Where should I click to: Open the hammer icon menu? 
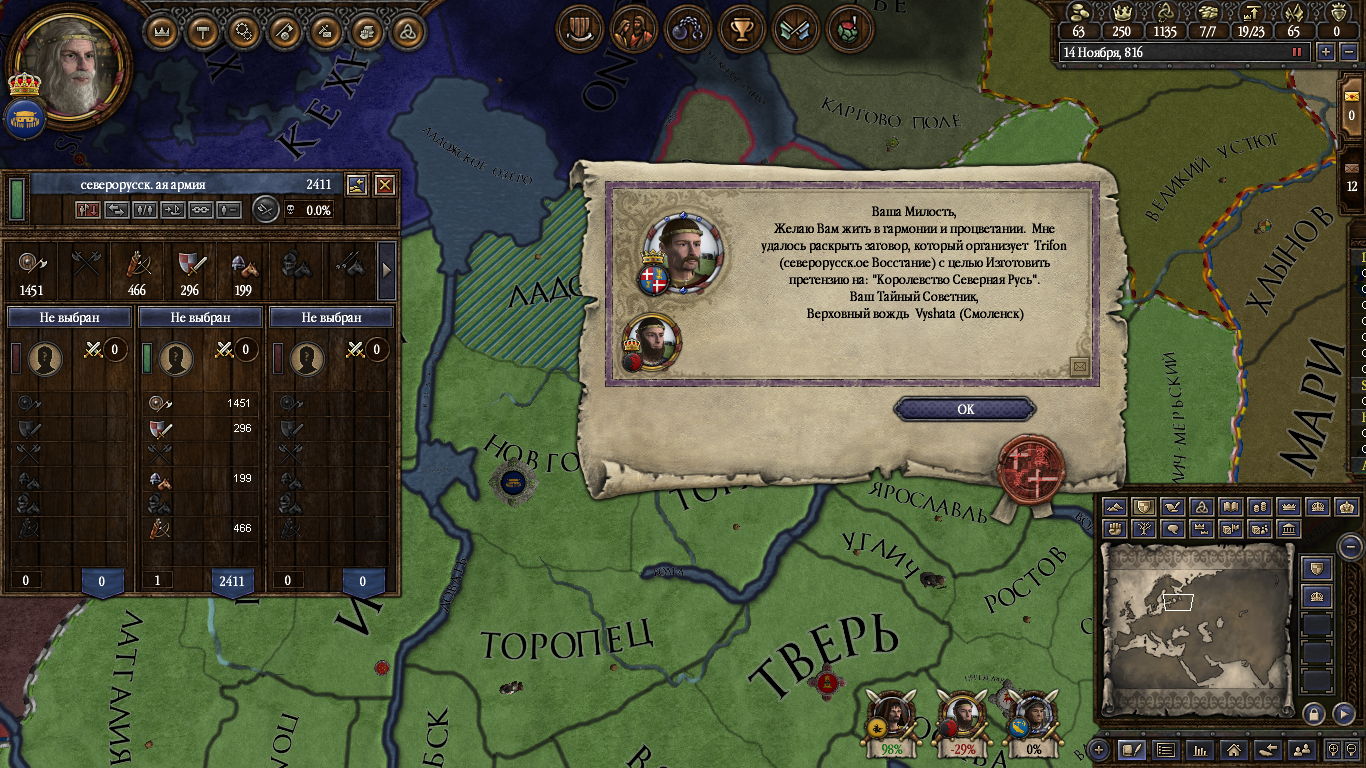point(204,31)
